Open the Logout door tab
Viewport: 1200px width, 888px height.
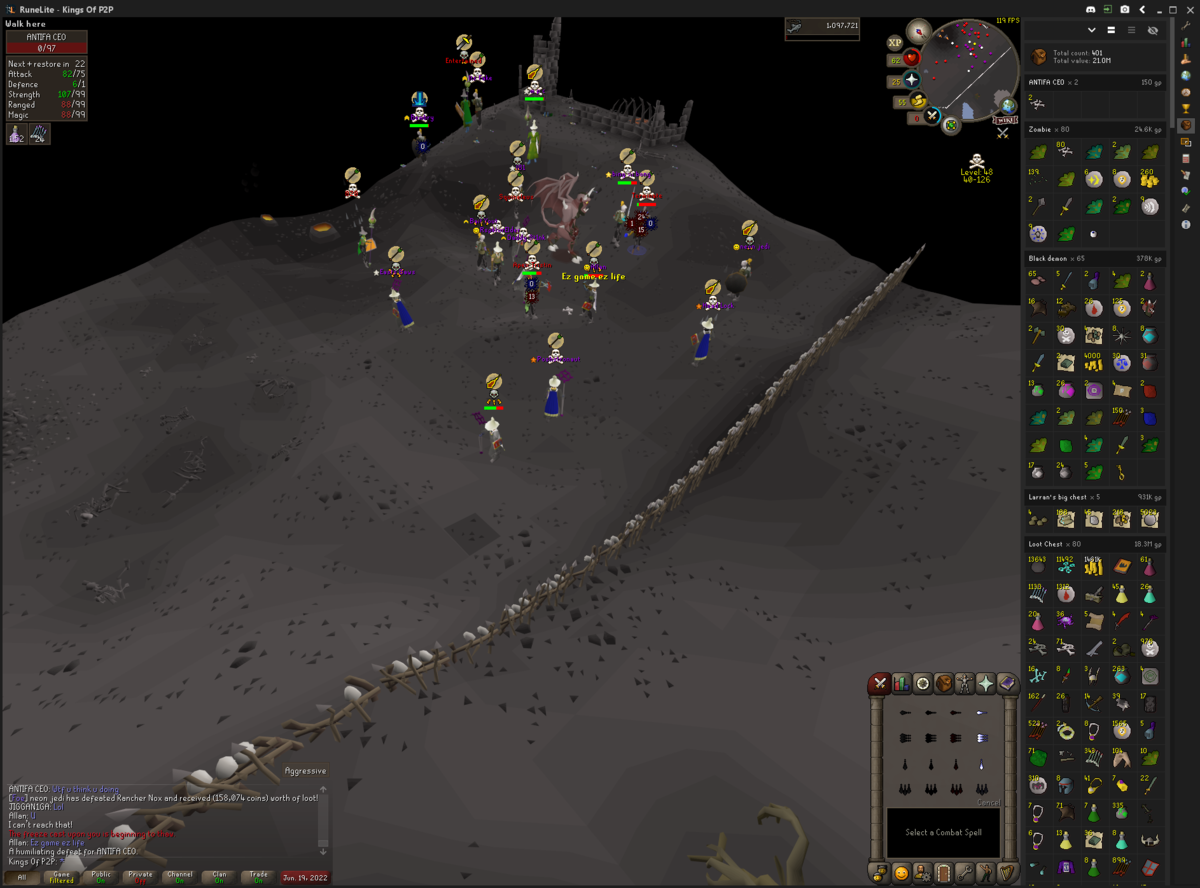pyautogui.click(x=944, y=873)
